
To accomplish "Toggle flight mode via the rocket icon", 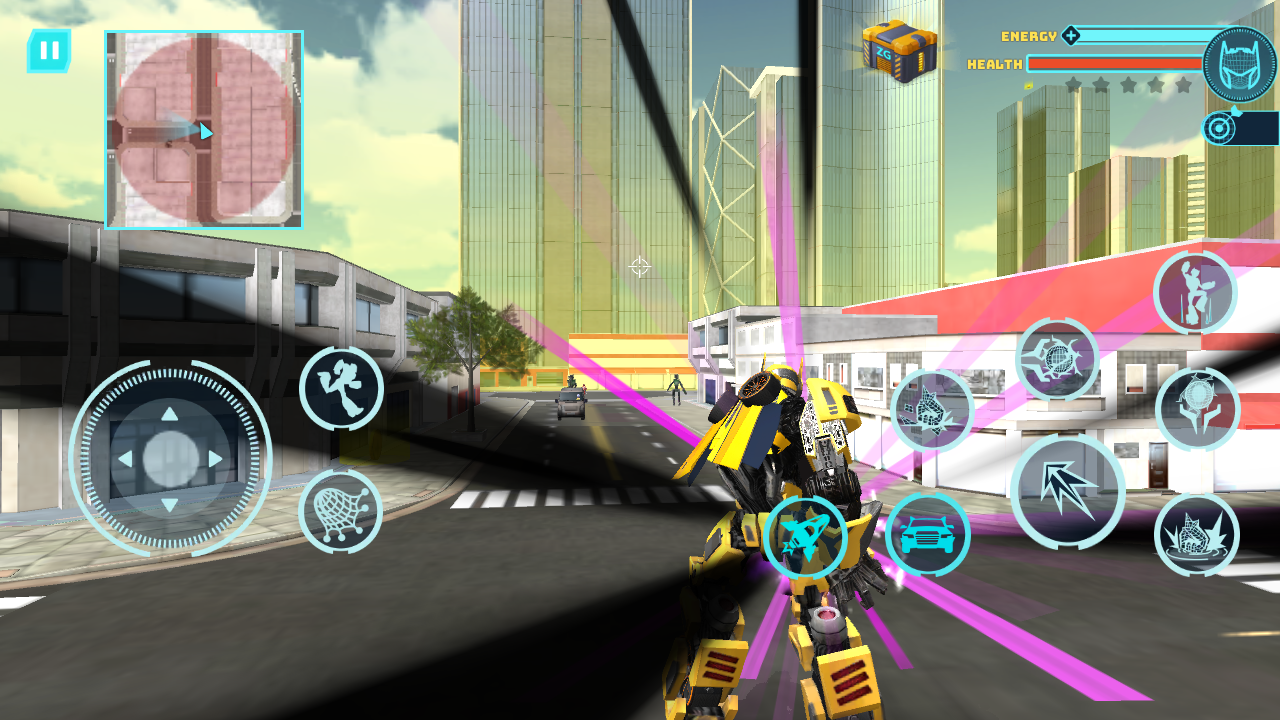I will [807, 535].
